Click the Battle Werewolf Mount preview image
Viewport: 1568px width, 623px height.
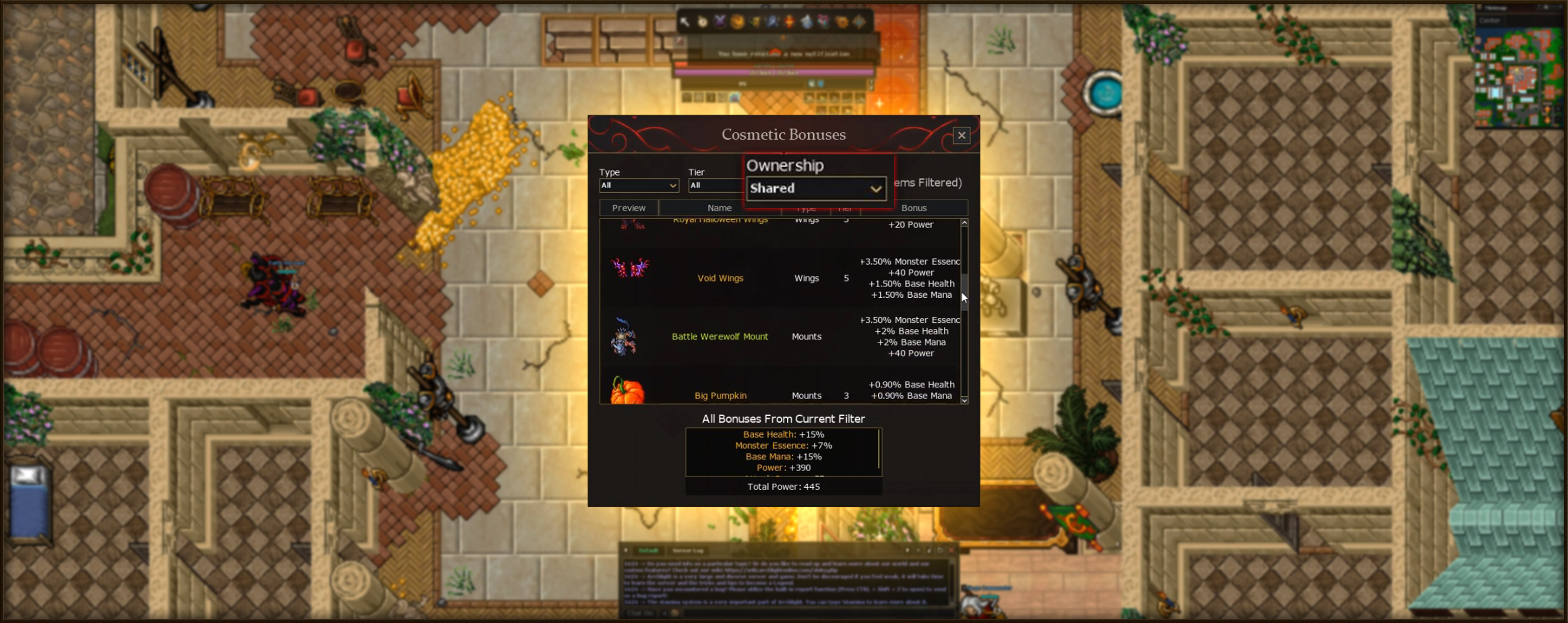(623, 336)
